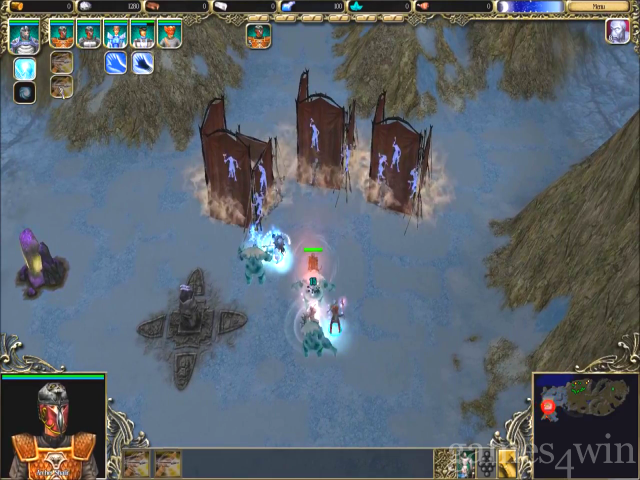Image resolution: width=640 pixels, height=480 pixels.
Task: Click the golden command button beside the minimap
Action: [508, 461]
